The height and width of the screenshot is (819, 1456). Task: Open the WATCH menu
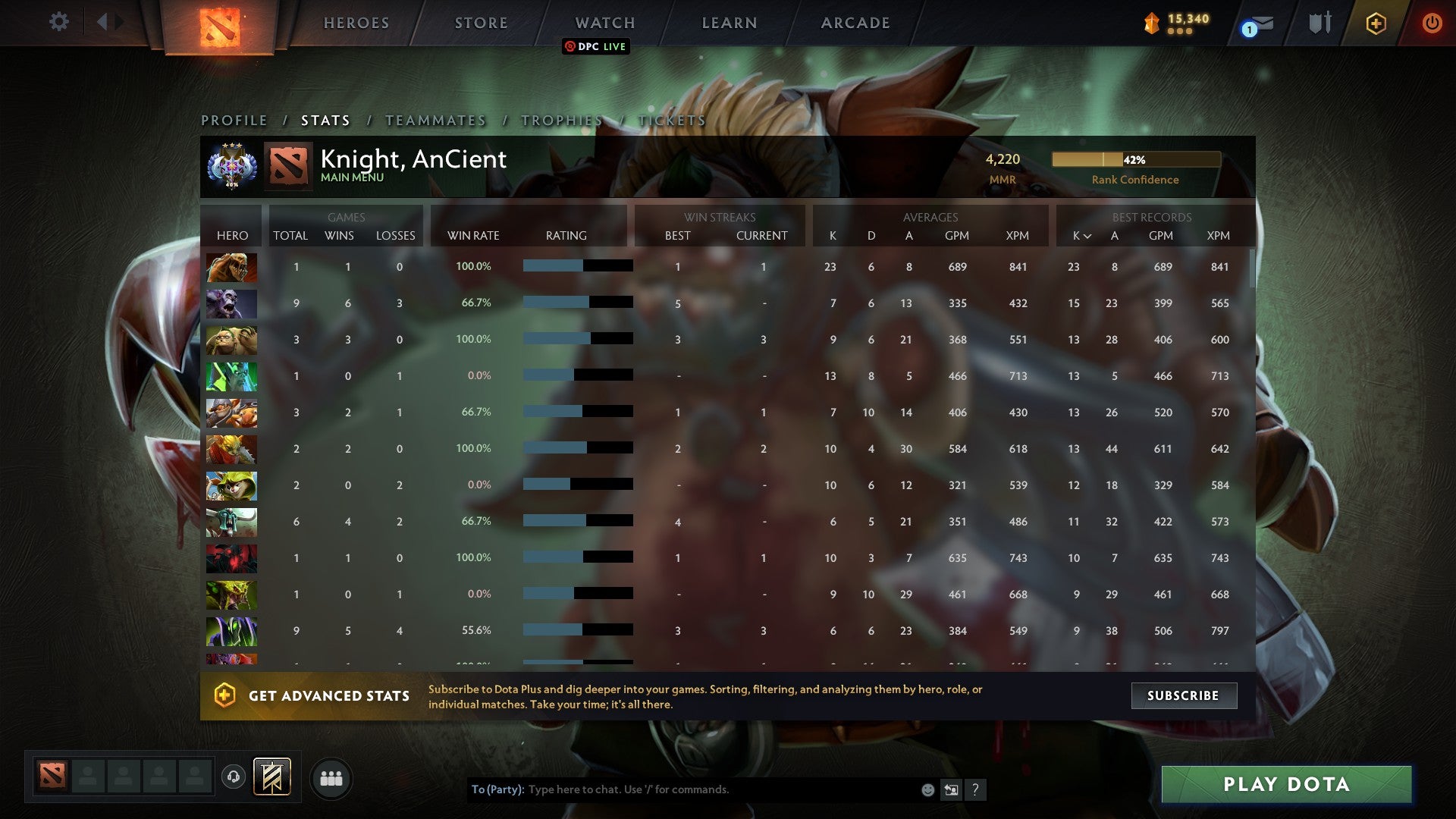pos(604,23)
